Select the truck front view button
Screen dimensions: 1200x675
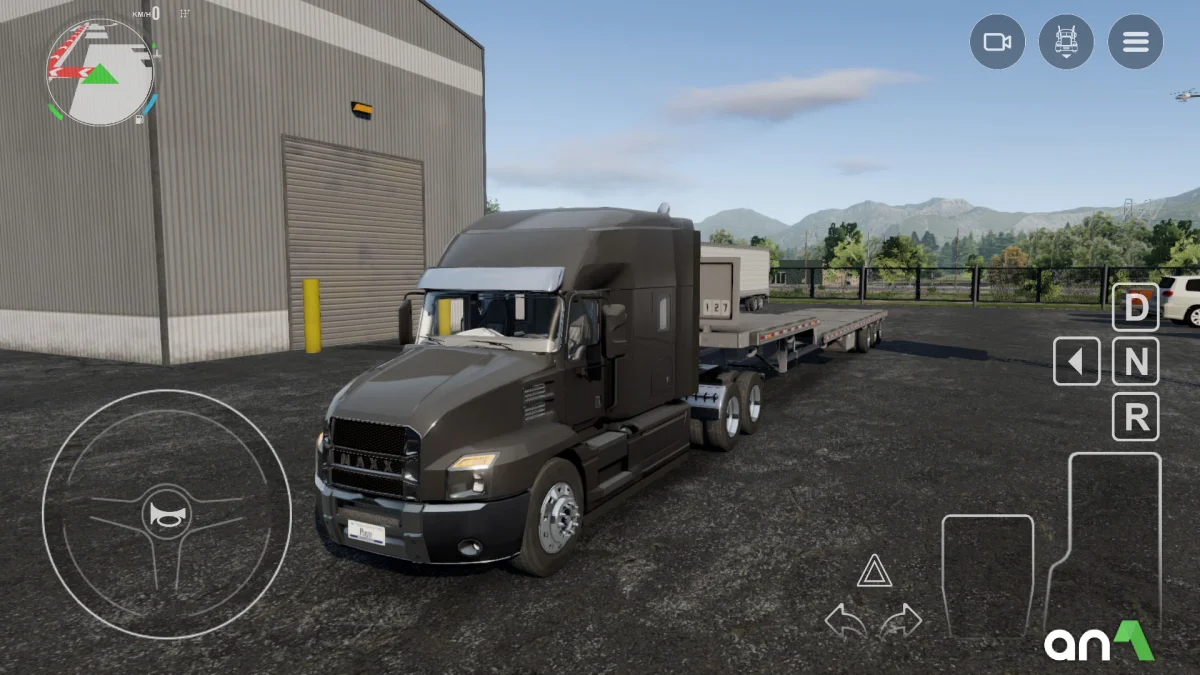pos(1066,42)
